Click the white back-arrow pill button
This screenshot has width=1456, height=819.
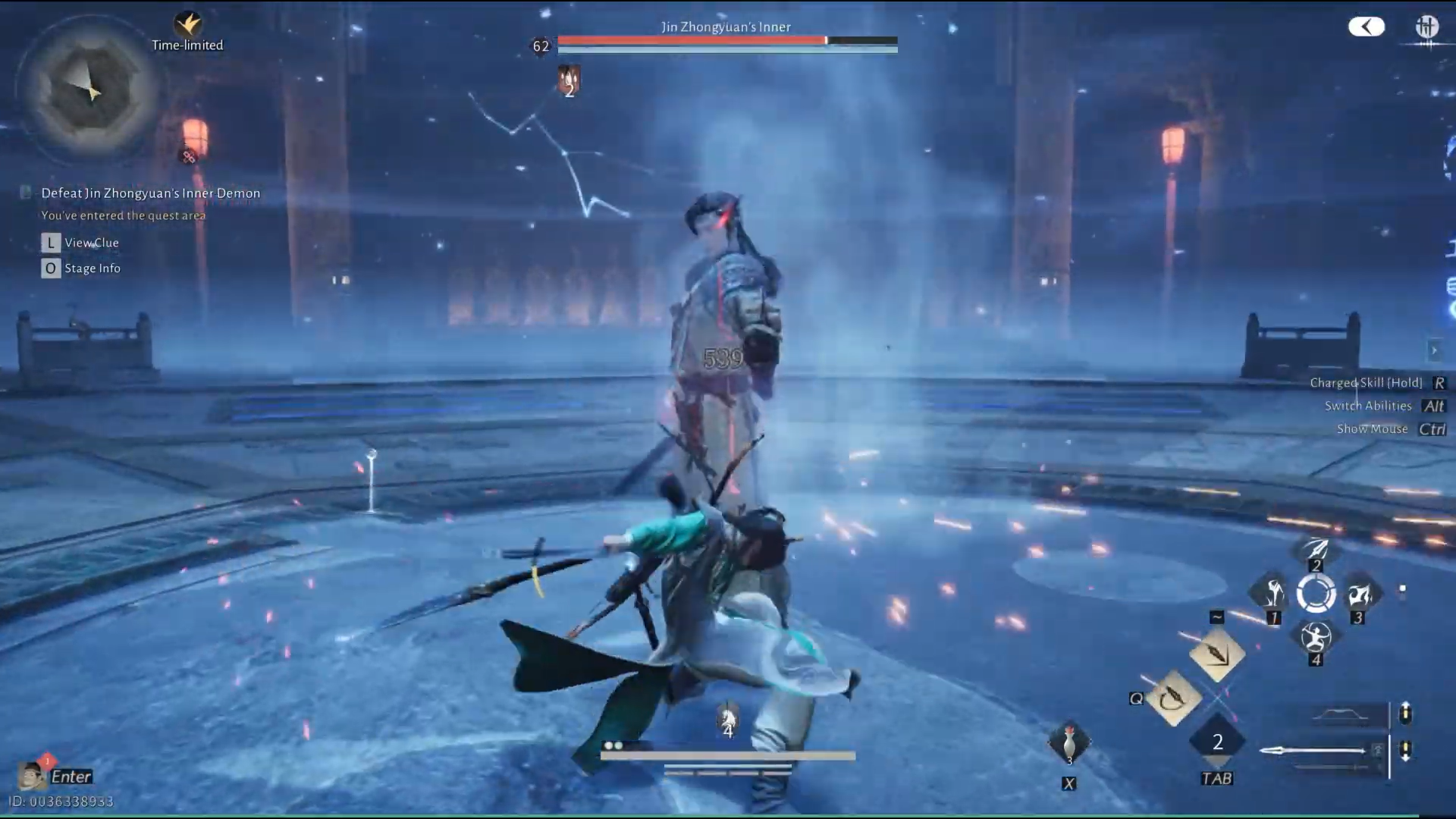1366,27
